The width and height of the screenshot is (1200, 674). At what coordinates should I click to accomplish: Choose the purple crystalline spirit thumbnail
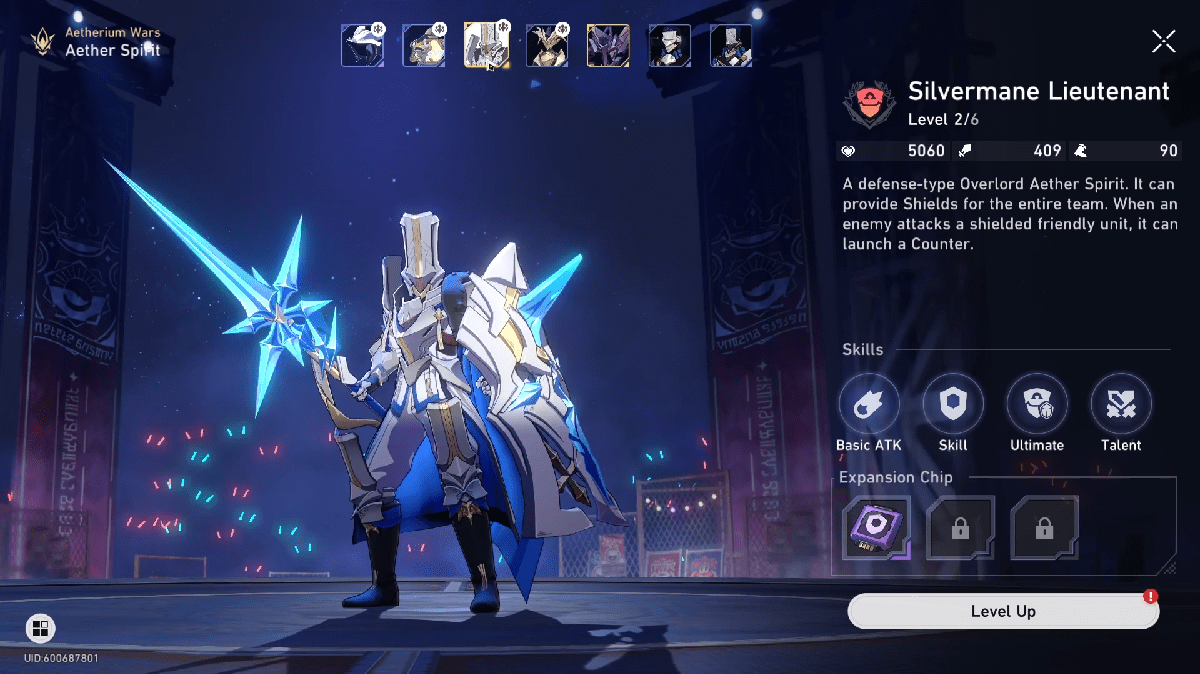[x=608, y=46]
